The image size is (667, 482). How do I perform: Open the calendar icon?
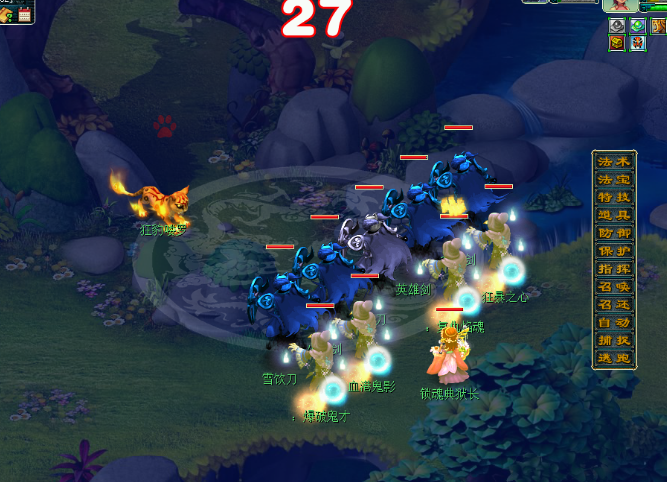[x=24, y=15]
